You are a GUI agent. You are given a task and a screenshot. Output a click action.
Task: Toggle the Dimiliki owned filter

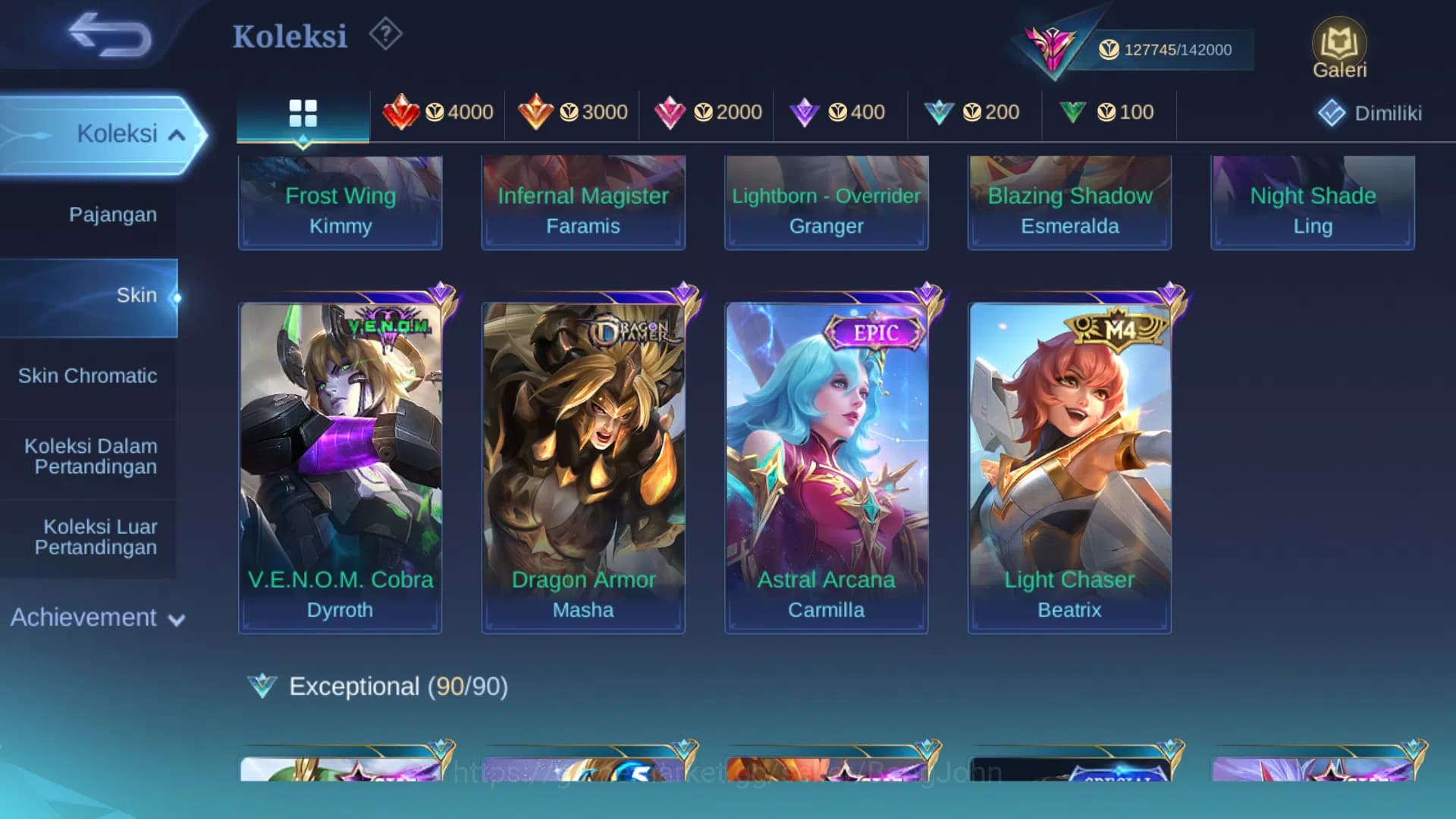pos(1367,112)
